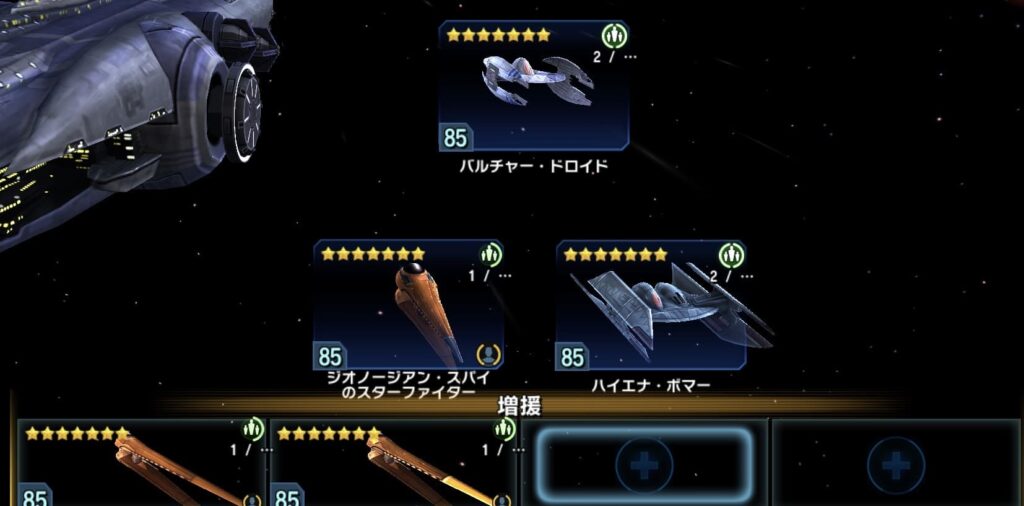This screenshot has width=1024, height=506.
Task: Select the Hyena Bomber ship card
Action: (652, 305)
